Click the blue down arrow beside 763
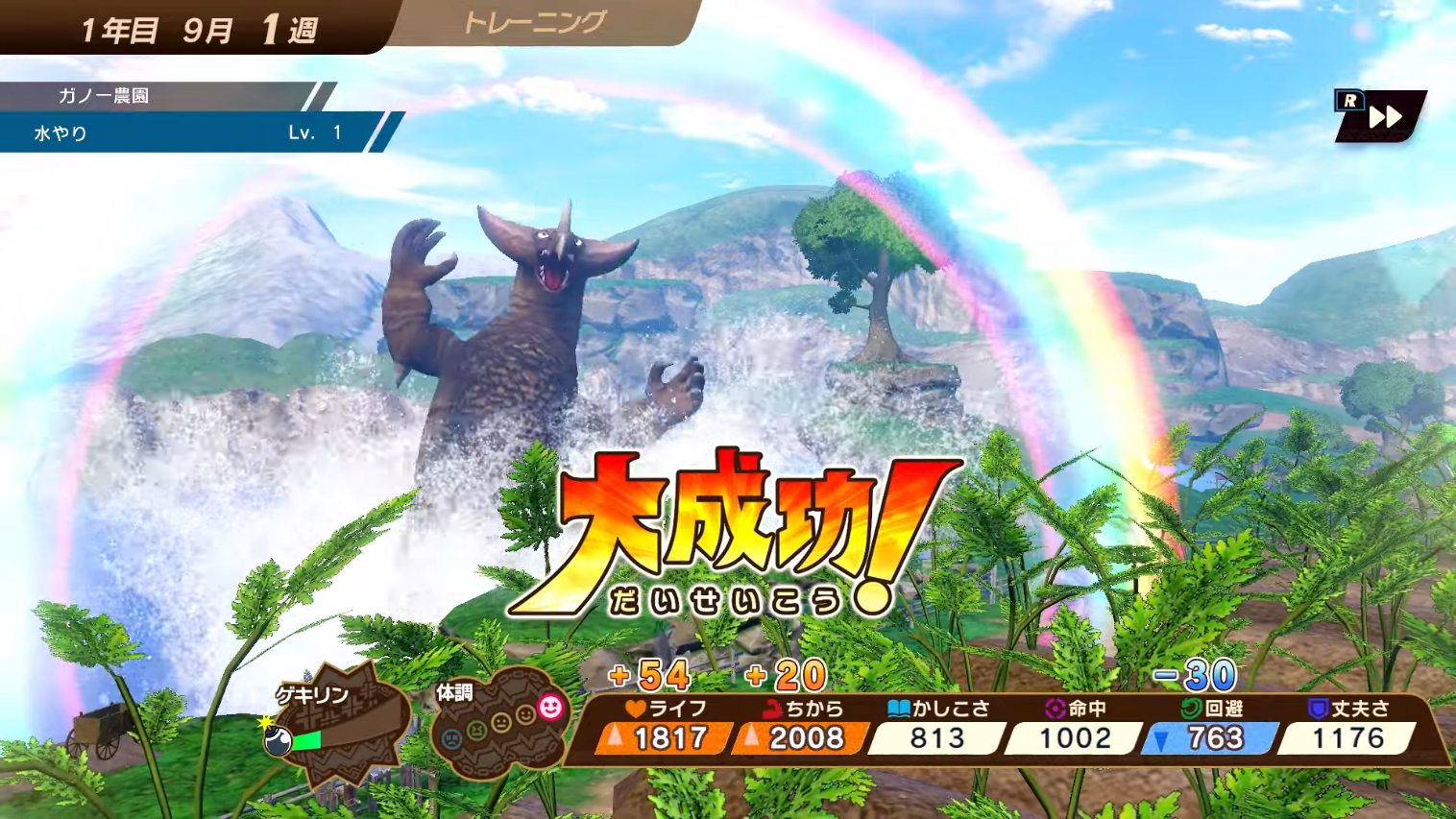The height and width of the screenshot is (819, 1456). (x=1161, y=739)
